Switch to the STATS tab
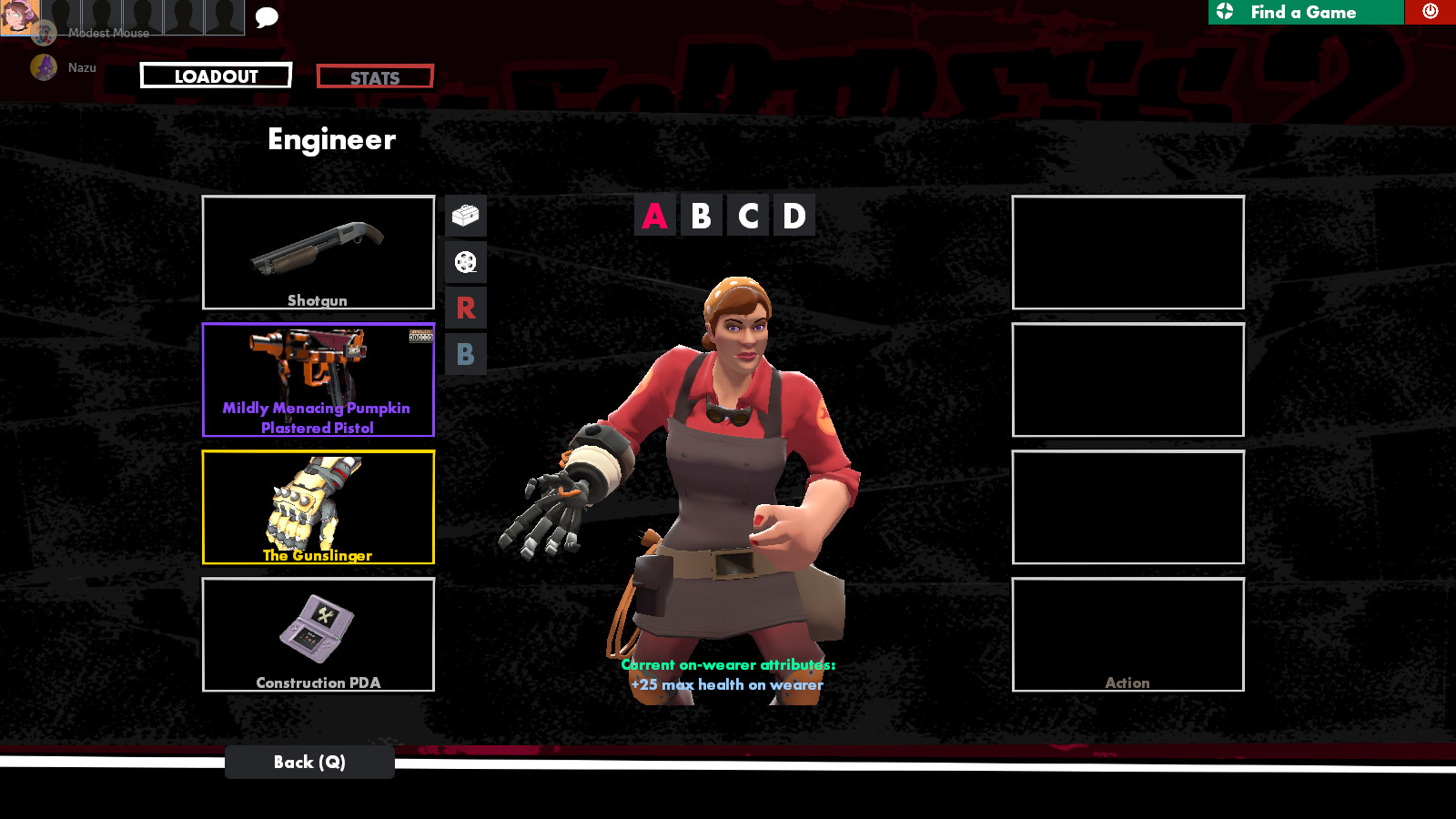The height and width of the screenshot is (819, 1456). 374,76
